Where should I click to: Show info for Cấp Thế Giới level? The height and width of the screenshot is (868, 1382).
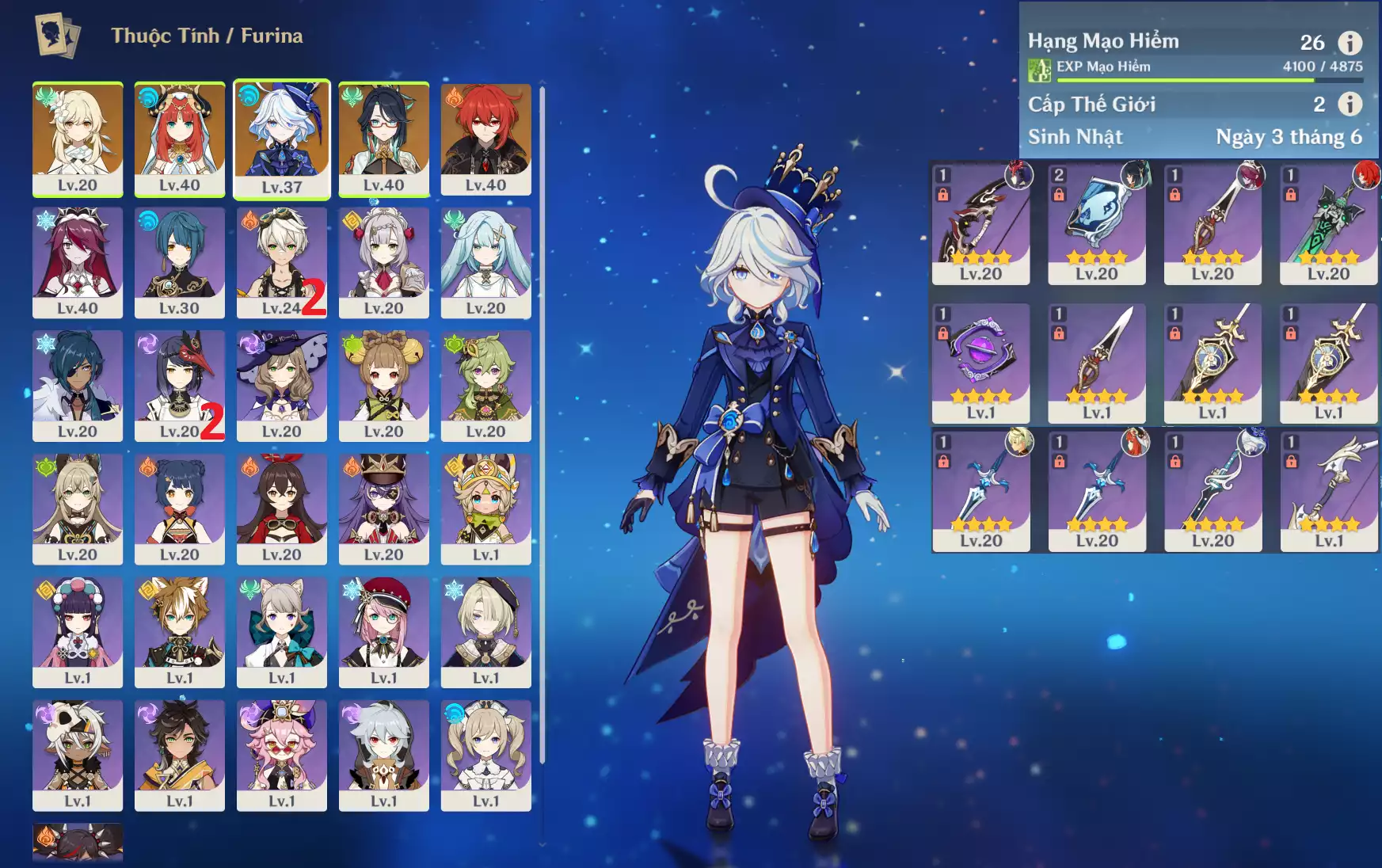coord(1350,104)
